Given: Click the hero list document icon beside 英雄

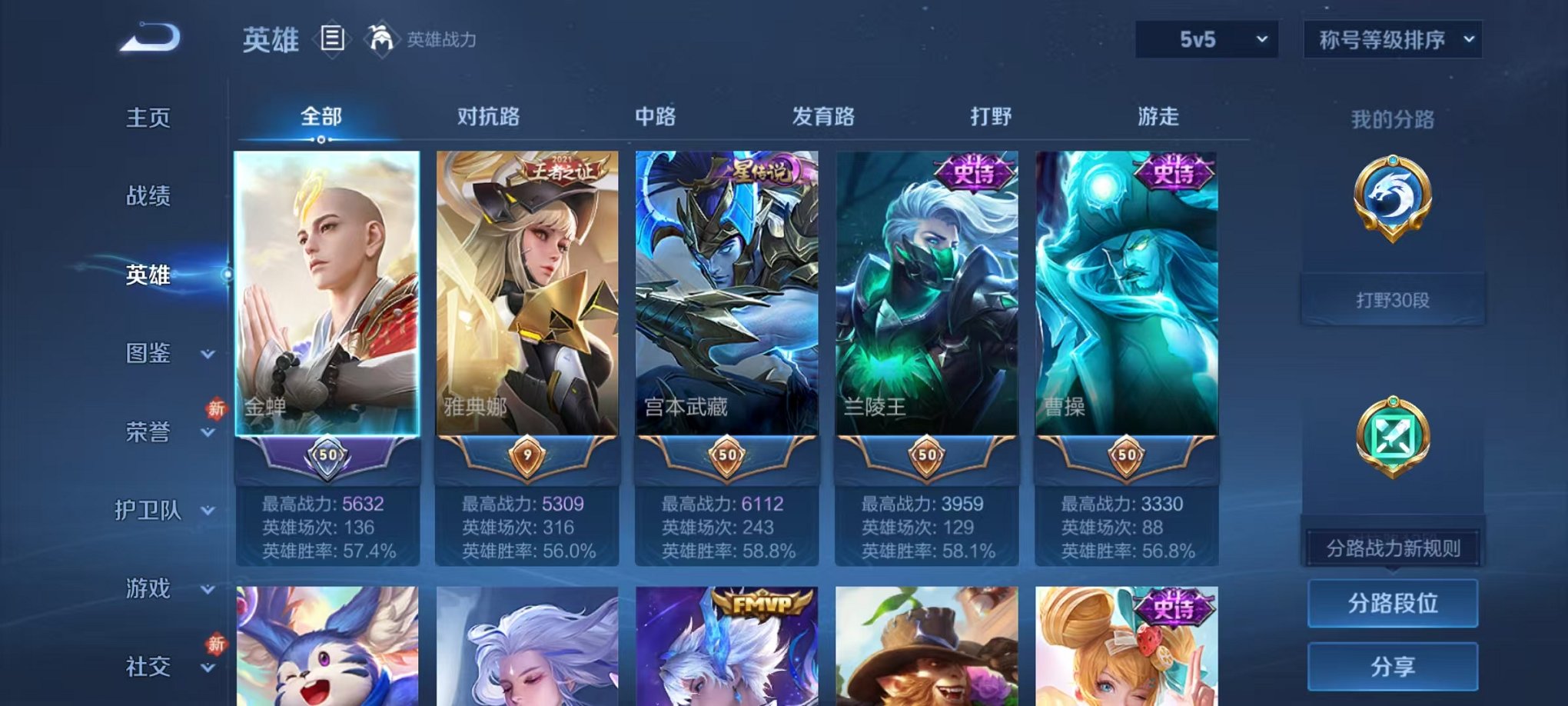Looking at the screenshot, I should coord(332,37).
